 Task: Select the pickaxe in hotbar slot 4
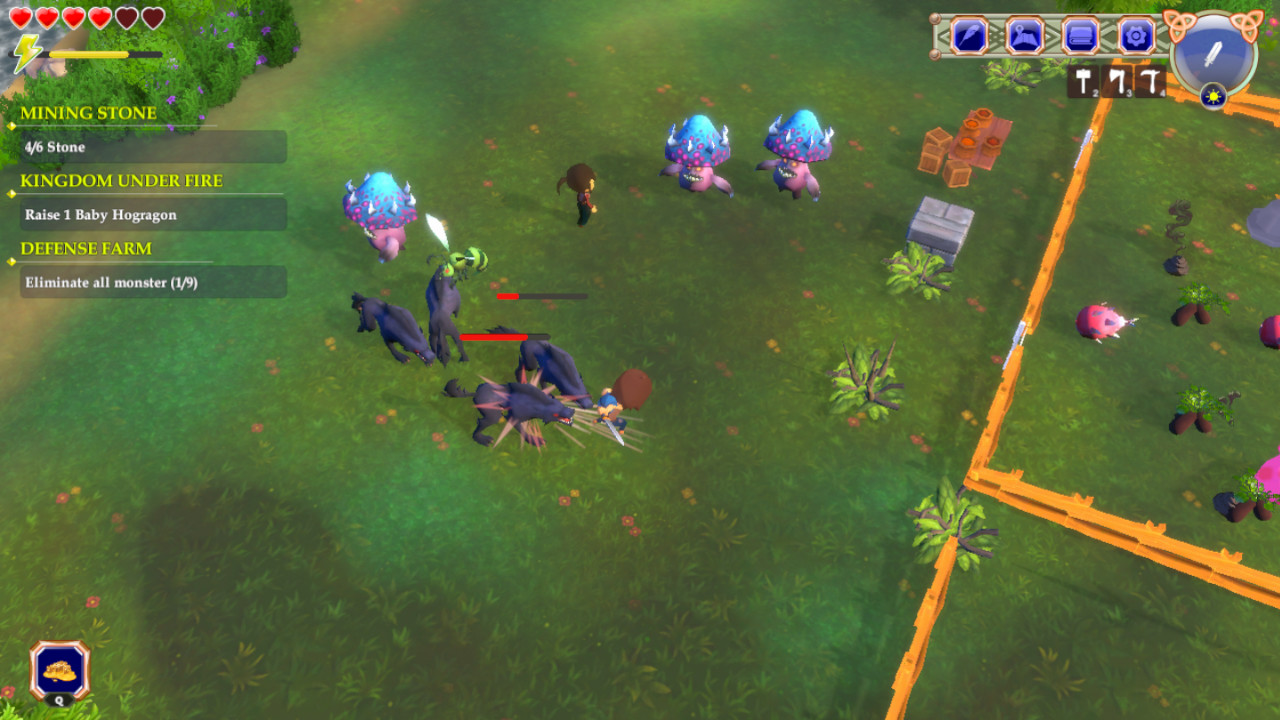(1150, 79)
